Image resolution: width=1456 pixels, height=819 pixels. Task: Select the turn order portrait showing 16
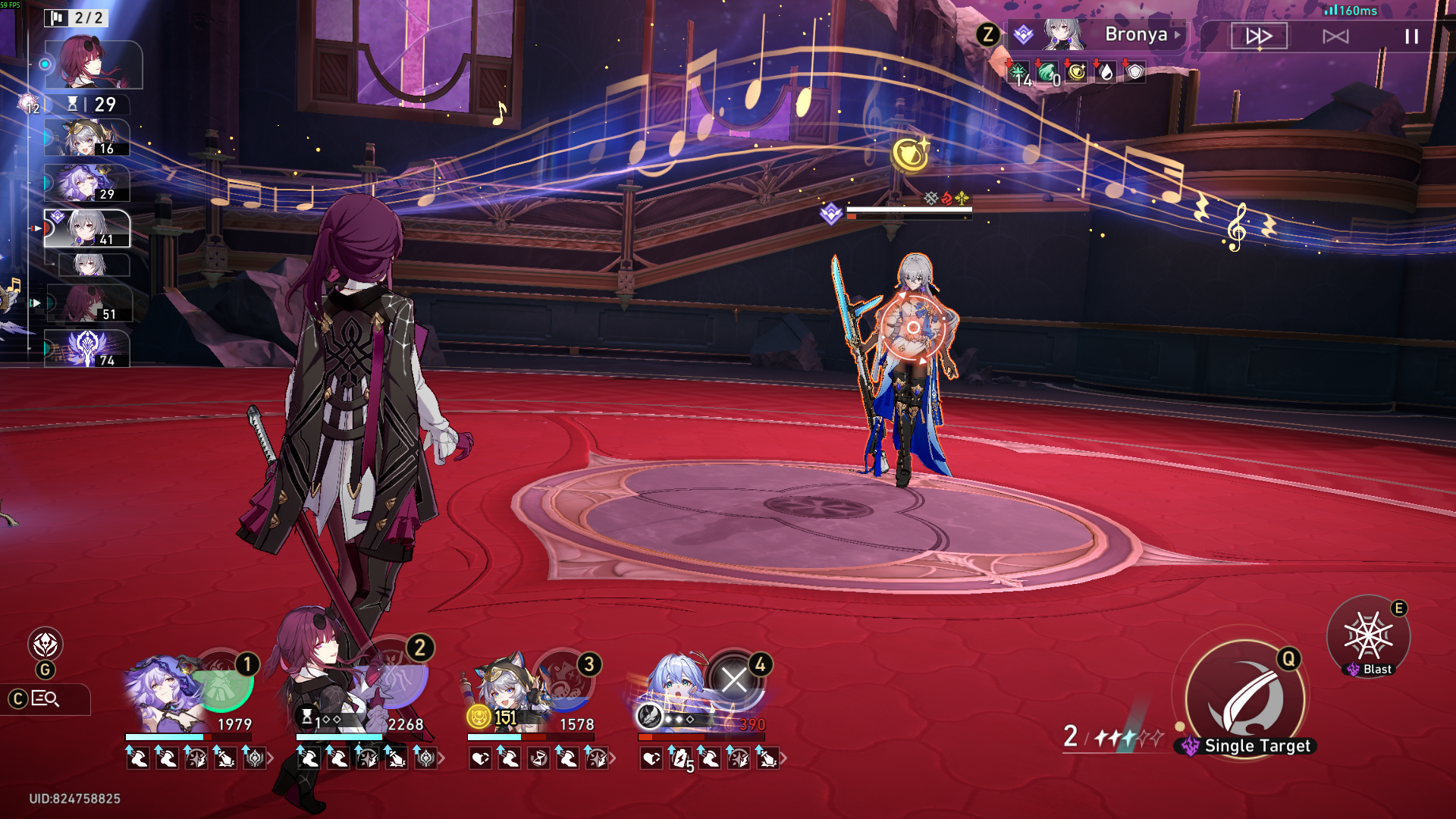87,138
